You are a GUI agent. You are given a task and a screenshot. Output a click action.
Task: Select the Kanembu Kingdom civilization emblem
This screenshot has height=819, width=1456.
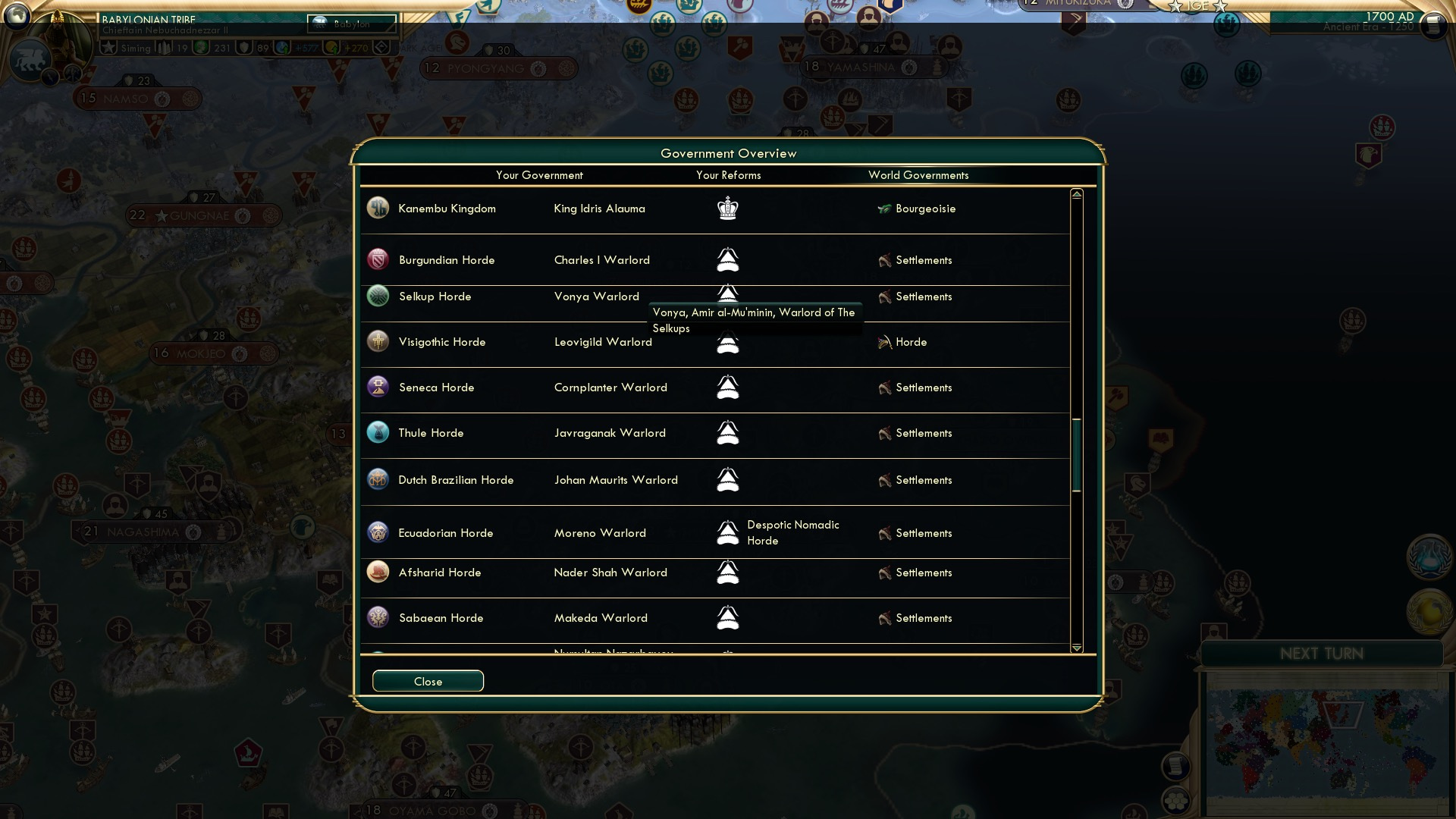tap(378, 209)
